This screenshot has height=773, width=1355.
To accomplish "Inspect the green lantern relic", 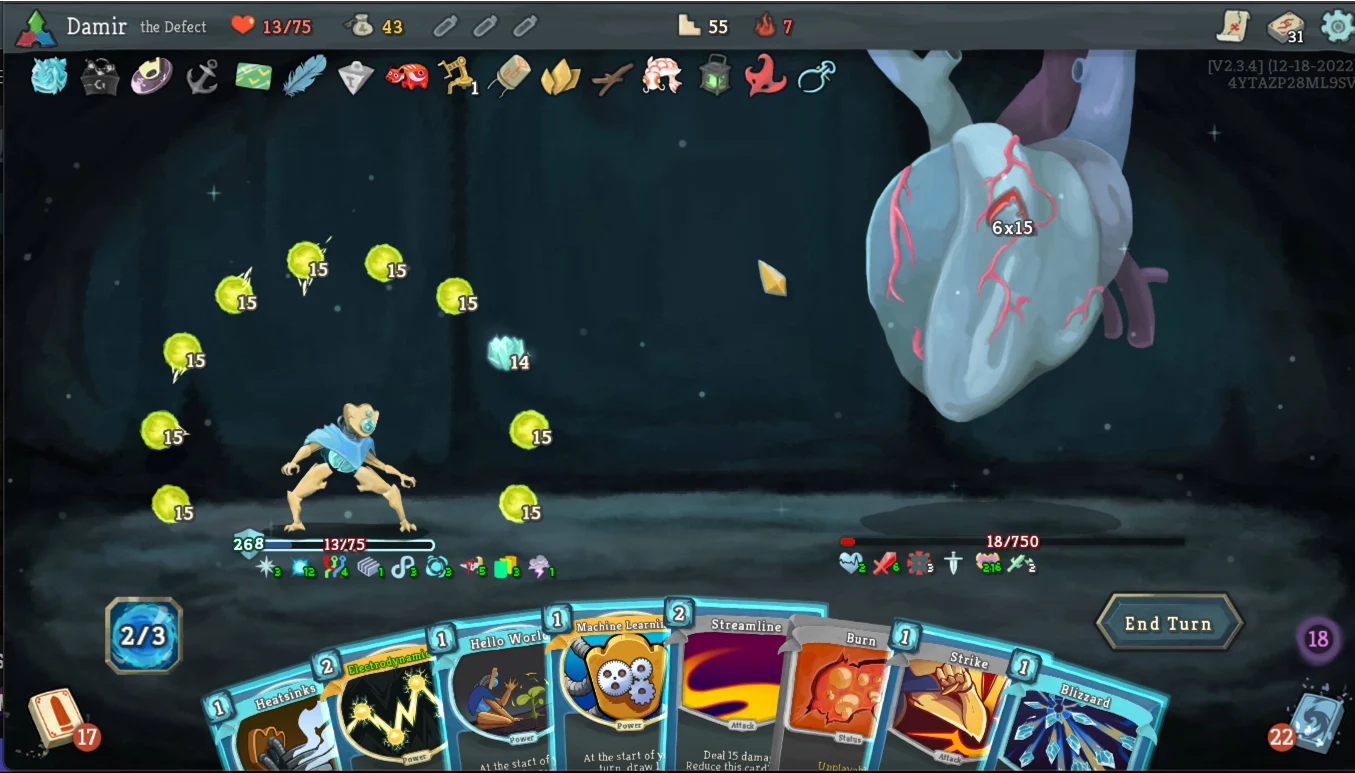I will (715, 78).
